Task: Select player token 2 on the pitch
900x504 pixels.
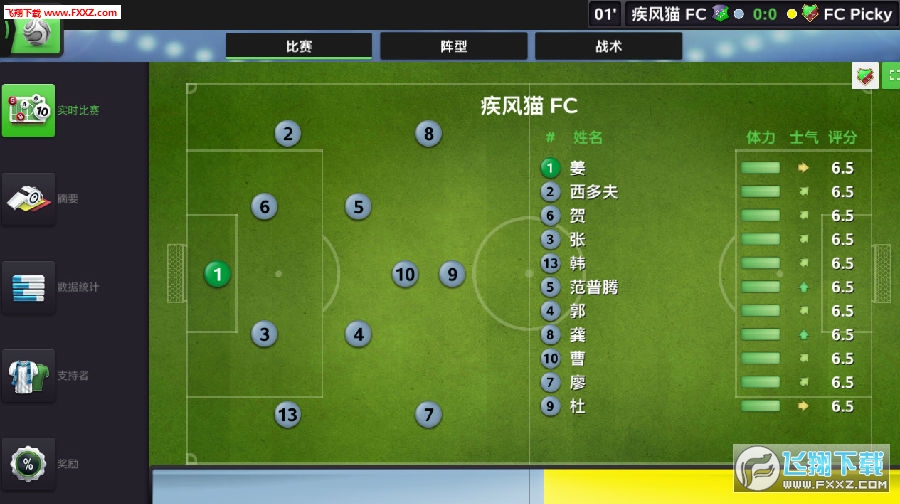Action: [287, 134]
